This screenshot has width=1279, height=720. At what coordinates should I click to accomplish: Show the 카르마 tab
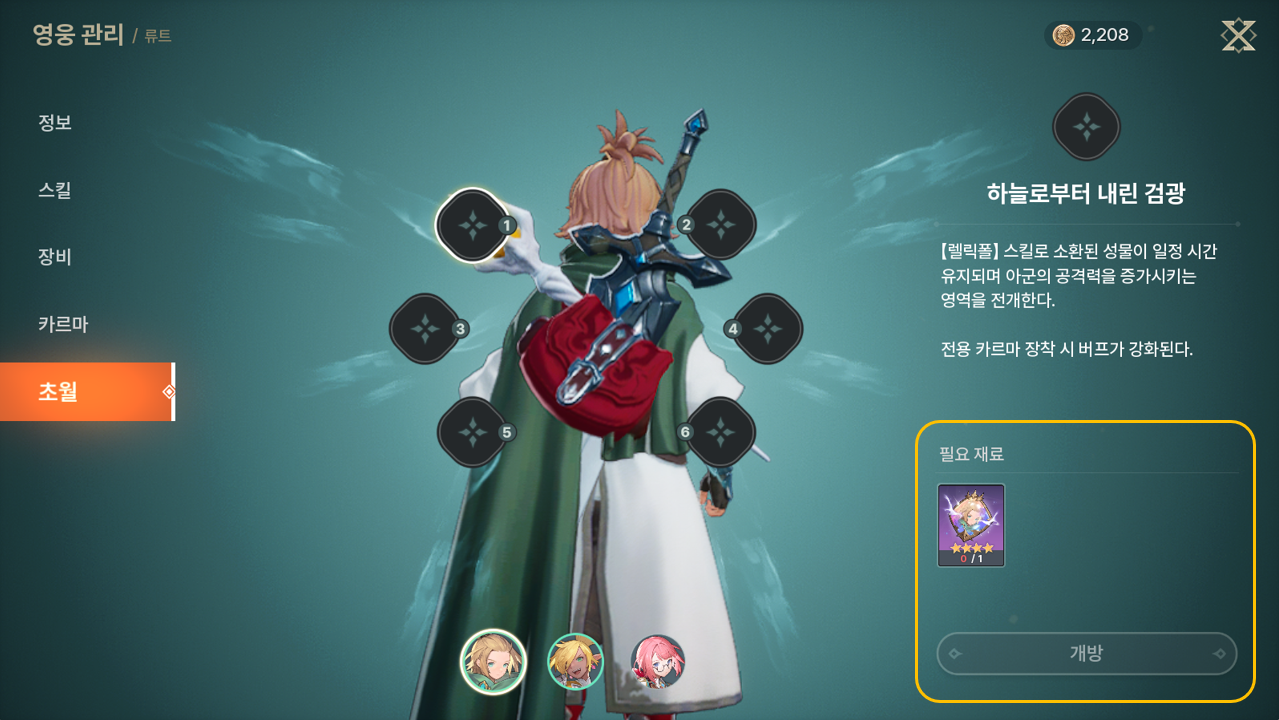click(63, 324)
